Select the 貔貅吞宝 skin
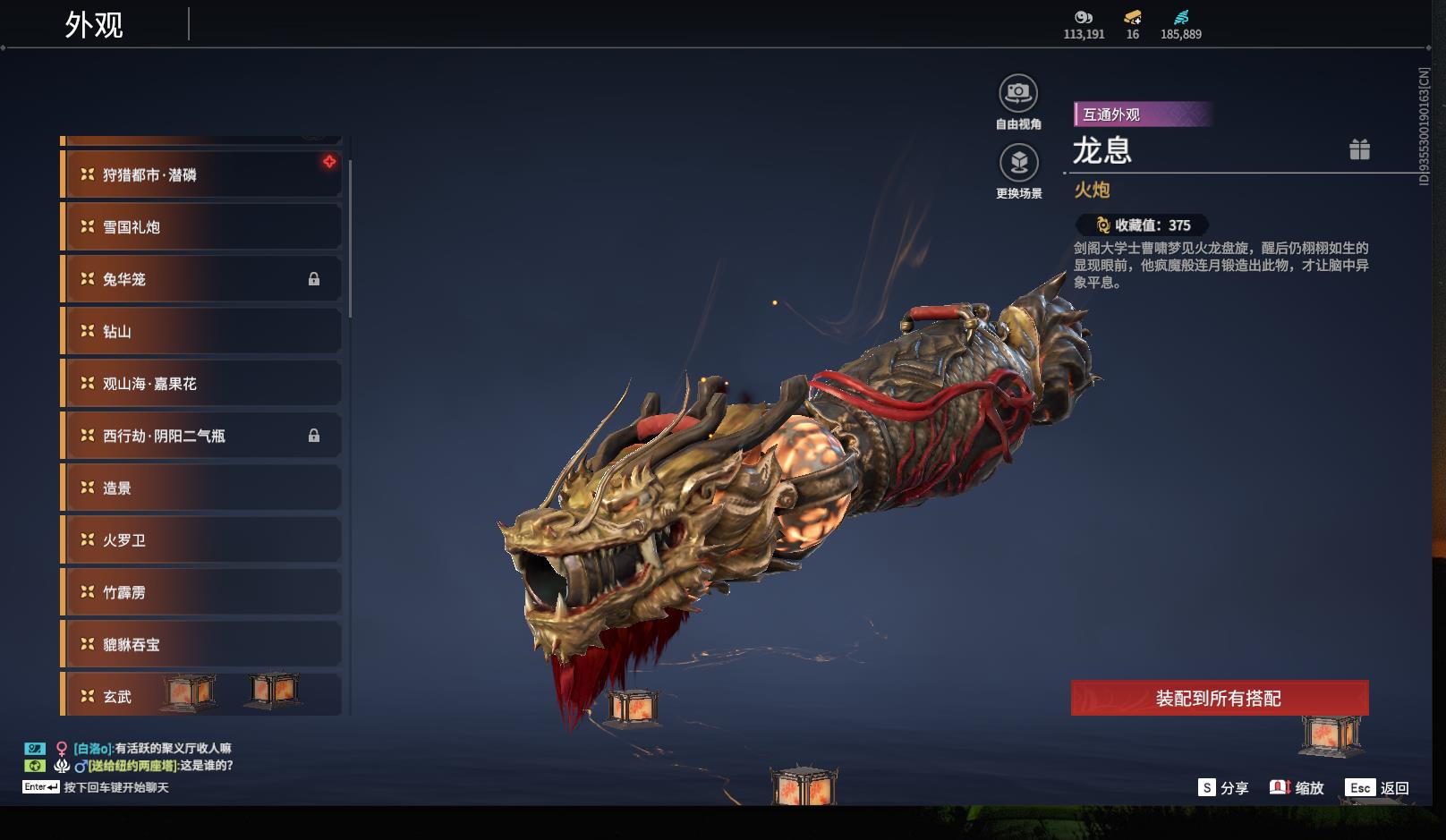This screenshot has height=840, width=1446. pyautogui.click(x=201, y=644)
